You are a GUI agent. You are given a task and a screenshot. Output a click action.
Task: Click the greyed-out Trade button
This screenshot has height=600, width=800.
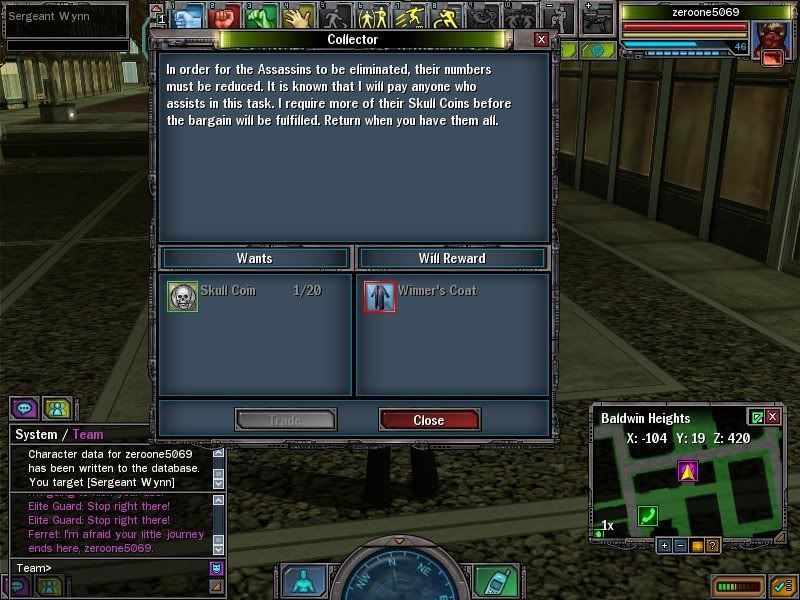click(285, 420)
